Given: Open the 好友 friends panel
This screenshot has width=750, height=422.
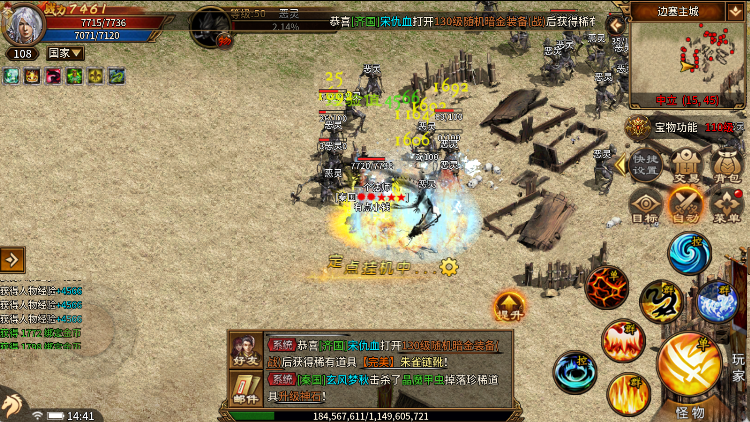Looking at the screenshot, I should pyautogui.click(x=245, y=351).
